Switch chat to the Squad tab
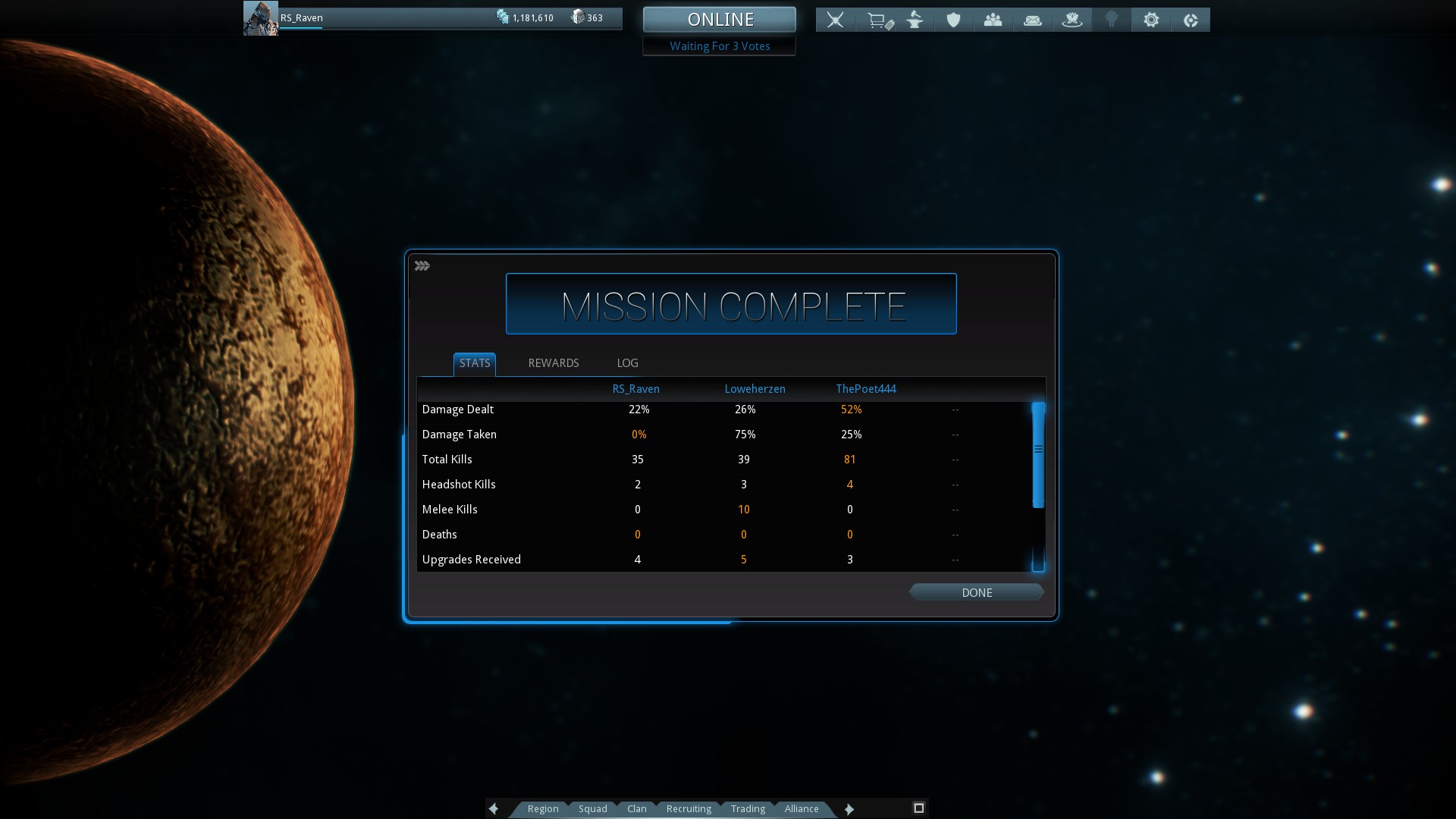 pos(593,809)
